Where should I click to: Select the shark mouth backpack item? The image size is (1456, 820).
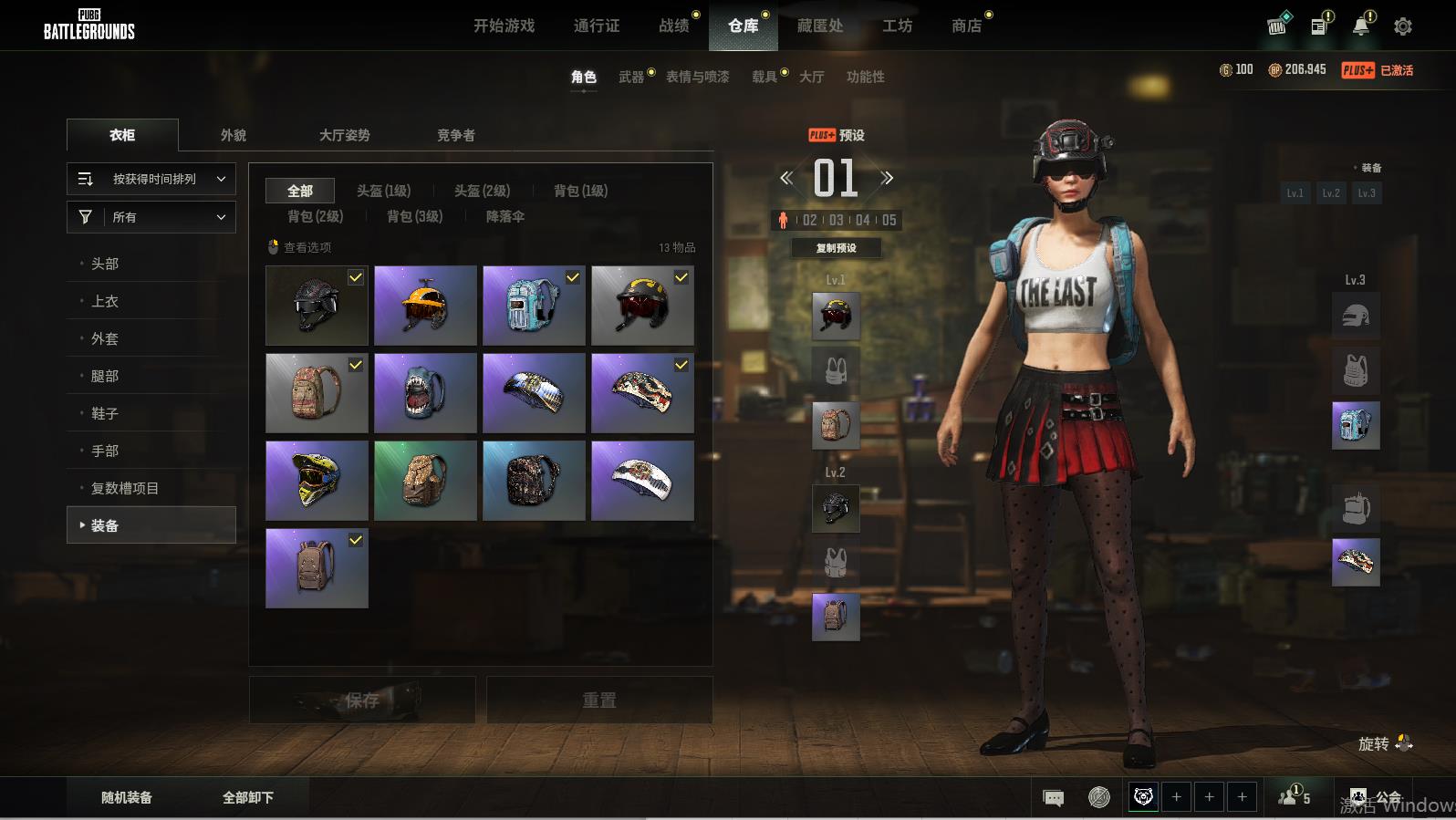pos(425,393)
